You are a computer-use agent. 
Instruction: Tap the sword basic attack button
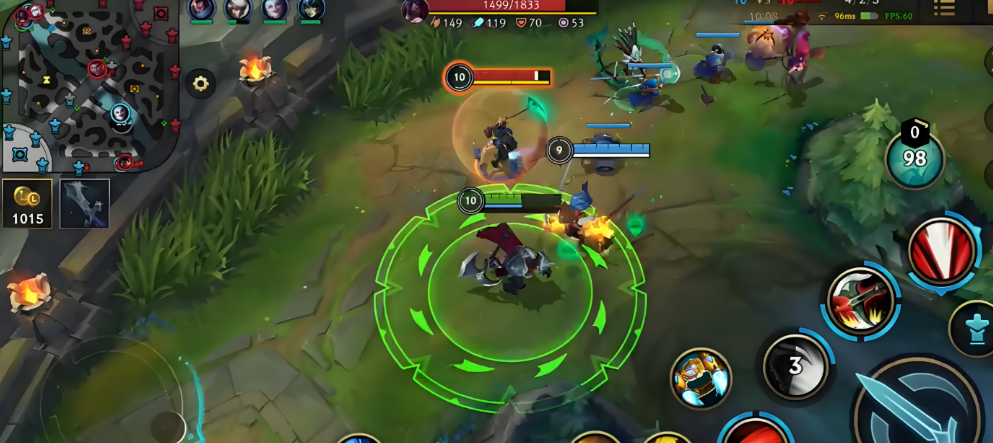pos(920,407)
